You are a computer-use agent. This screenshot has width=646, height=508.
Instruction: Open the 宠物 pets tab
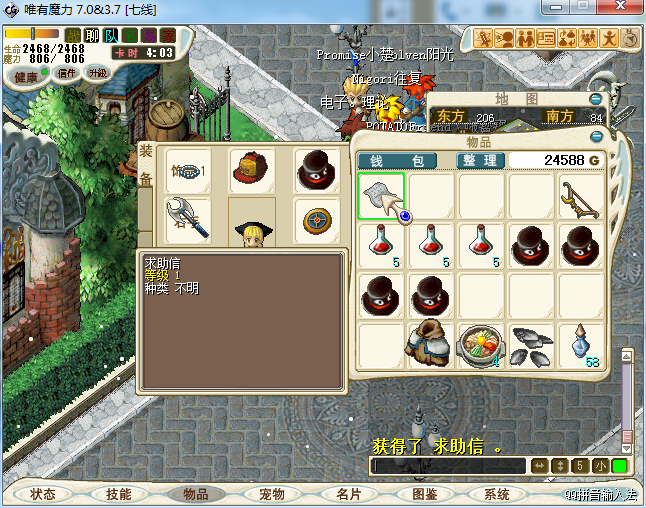click(x=272, y=494)
